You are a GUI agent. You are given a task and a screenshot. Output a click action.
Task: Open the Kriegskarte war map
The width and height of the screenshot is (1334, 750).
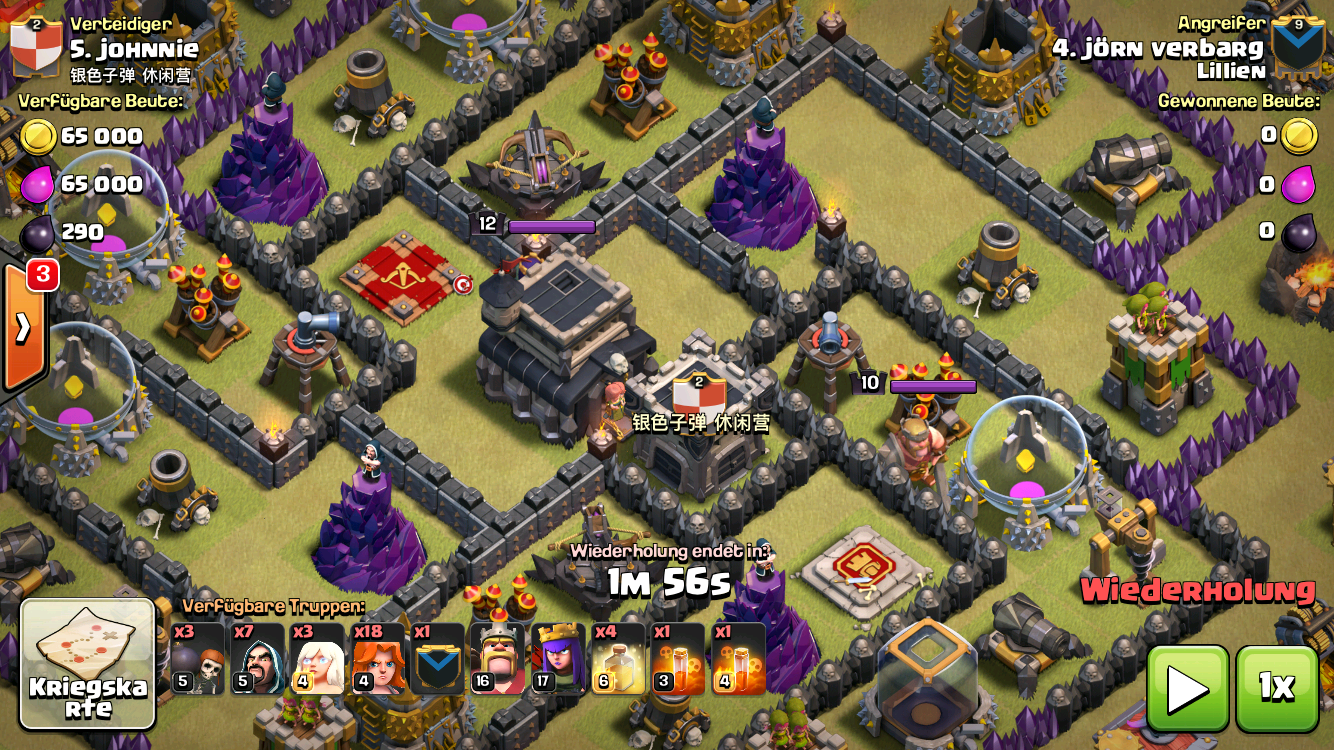point(88,663)
